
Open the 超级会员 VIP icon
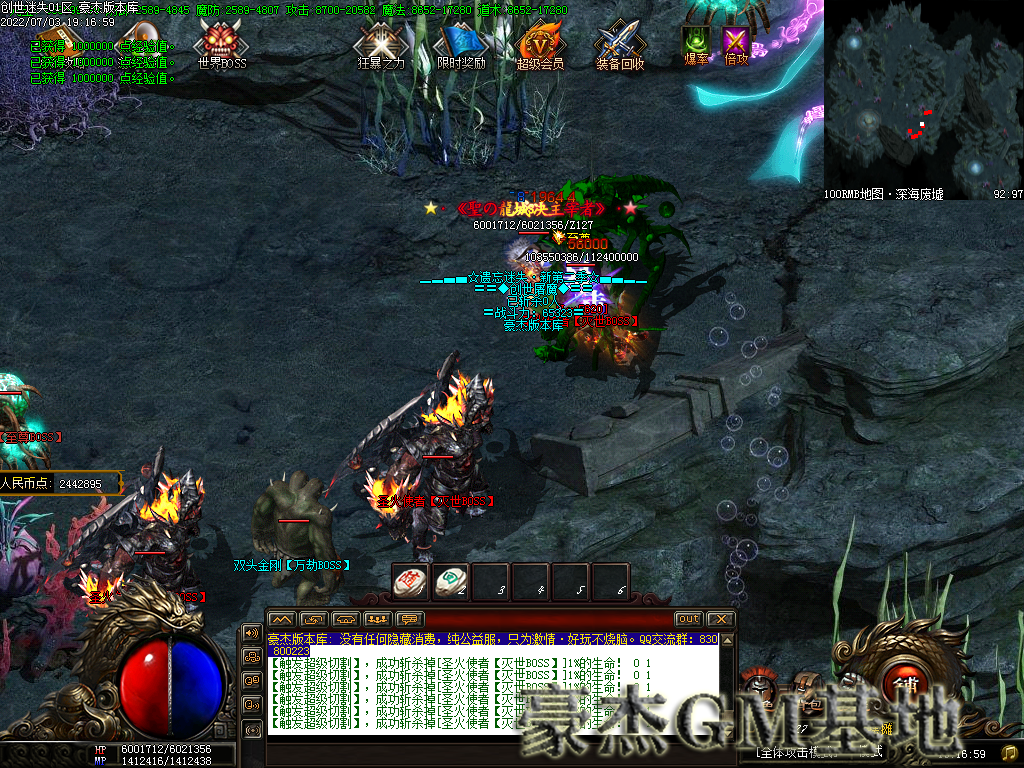540,41
